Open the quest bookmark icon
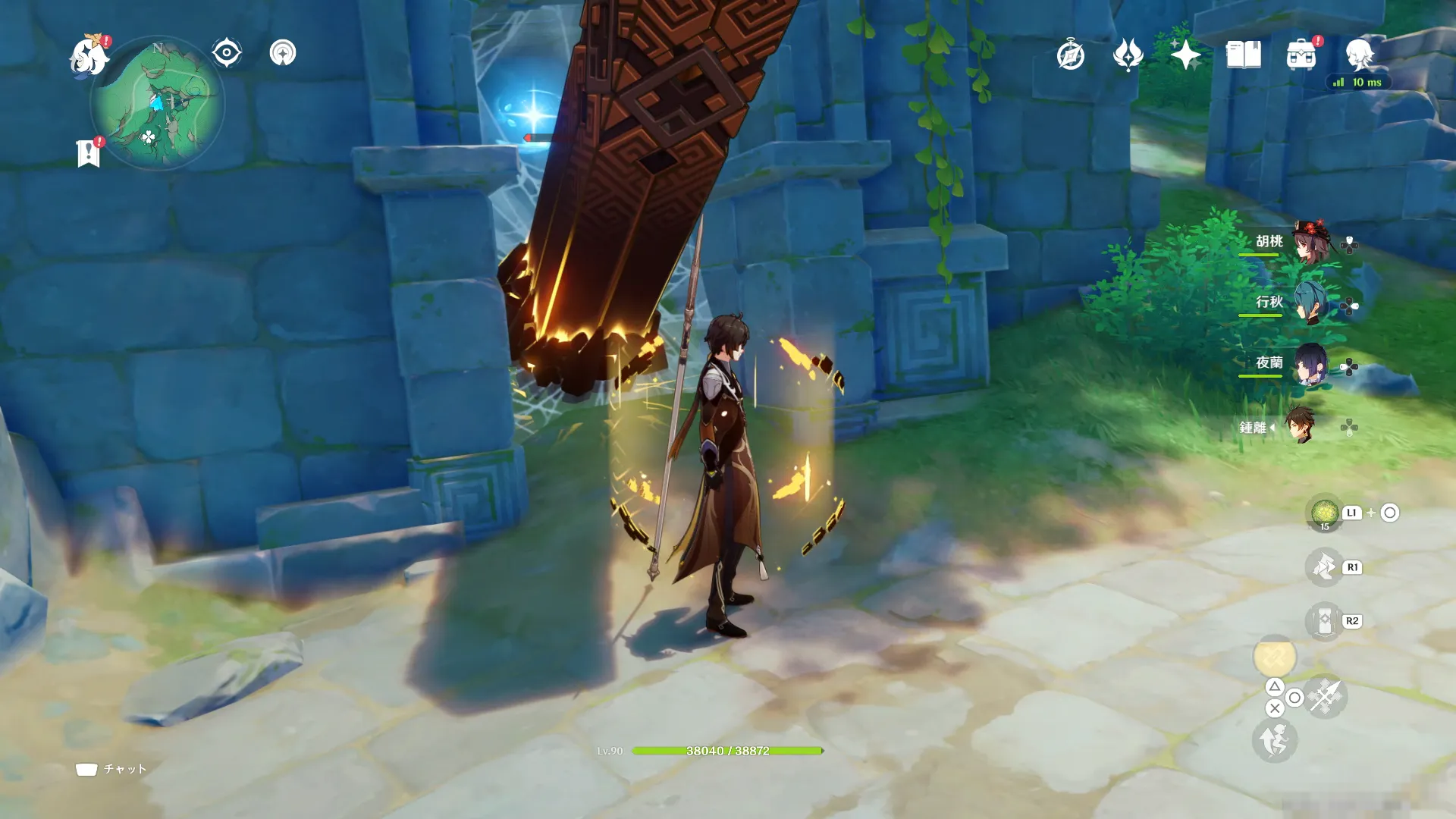 tap(89, 153)
